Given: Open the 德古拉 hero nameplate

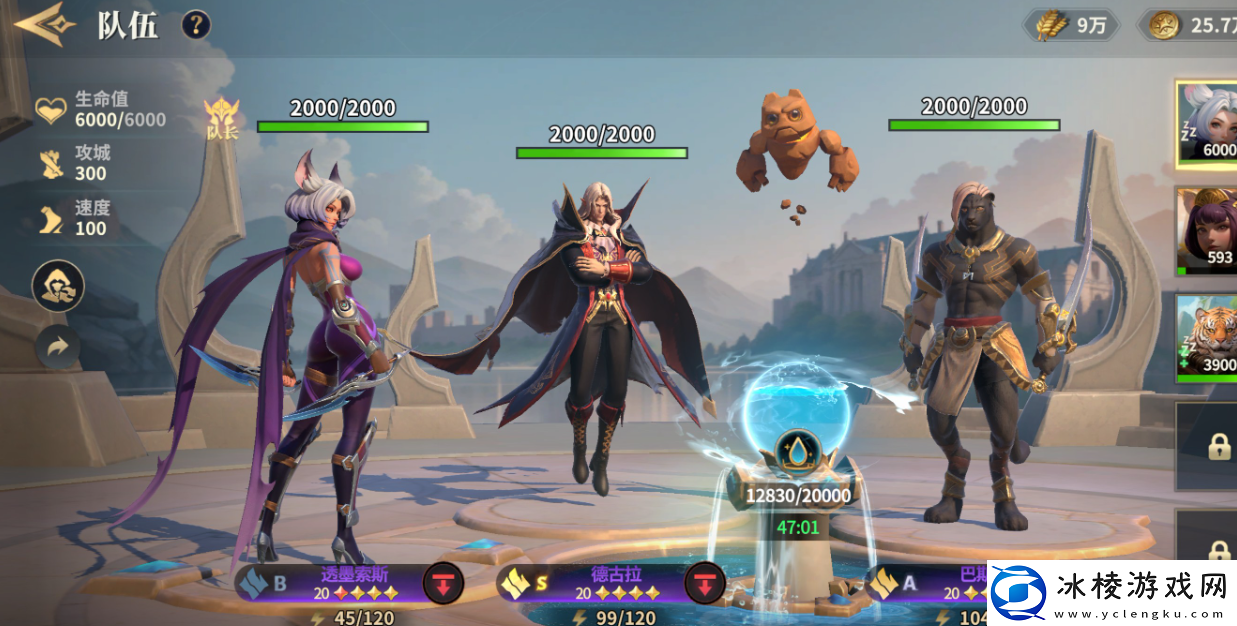Looking at the screenshot, I should click(595, 583).
